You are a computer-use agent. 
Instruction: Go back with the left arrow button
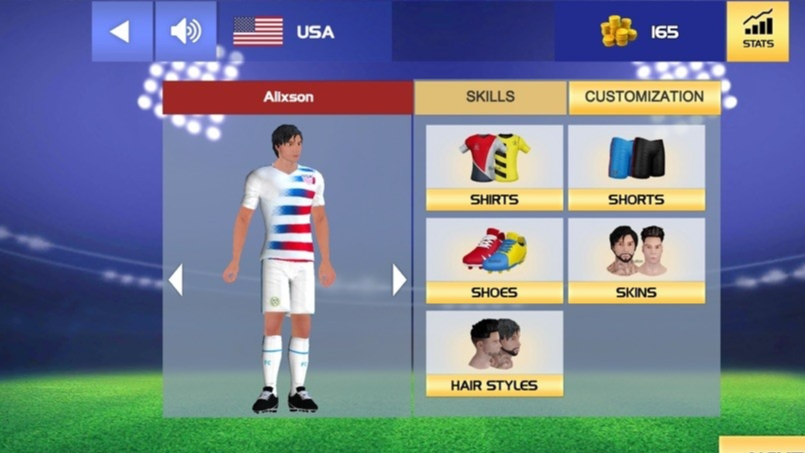coord(121,31)
